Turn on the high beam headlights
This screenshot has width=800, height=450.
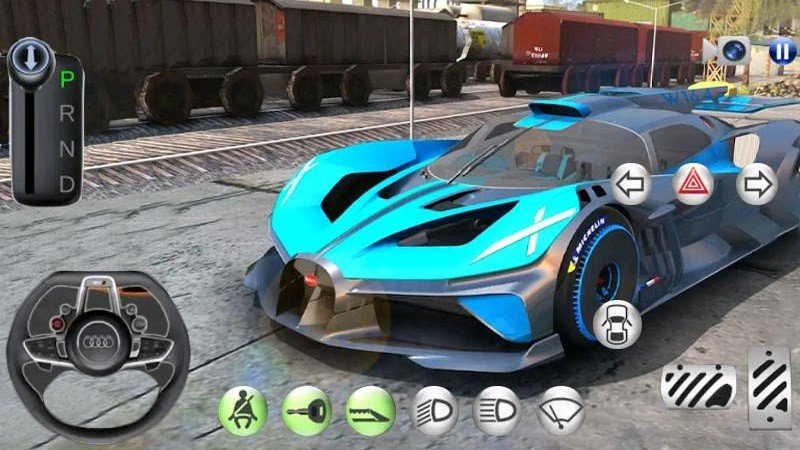(497, 409)
